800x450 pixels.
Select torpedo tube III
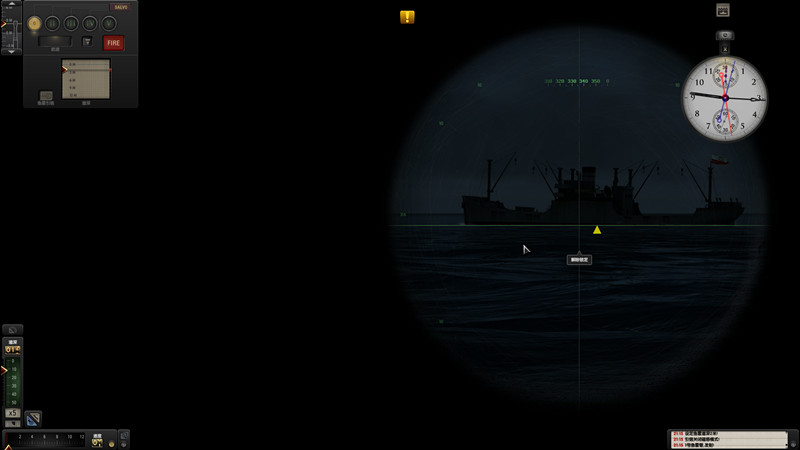[71, 23]
